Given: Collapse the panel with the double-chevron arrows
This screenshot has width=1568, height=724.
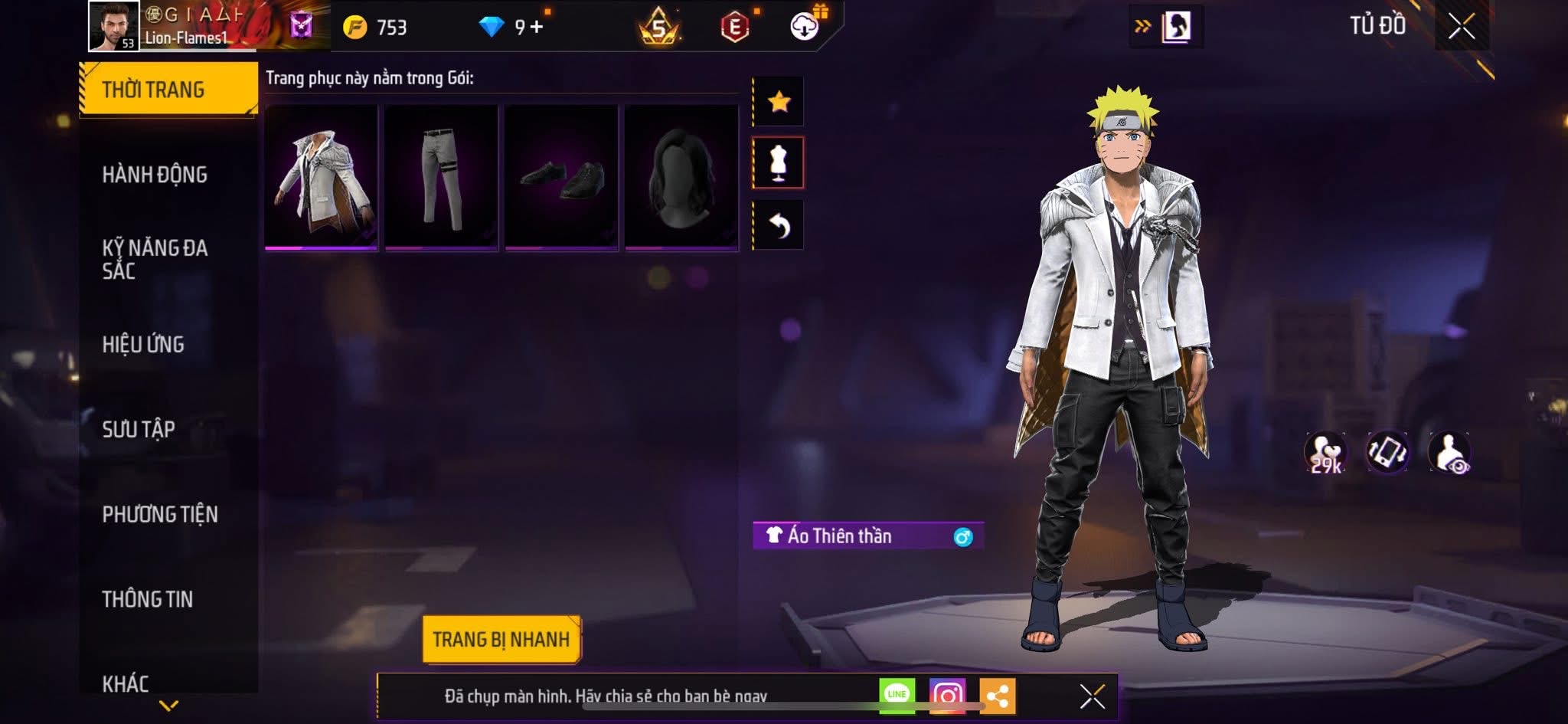Looking at the screenshot, I should [1143, 25].
